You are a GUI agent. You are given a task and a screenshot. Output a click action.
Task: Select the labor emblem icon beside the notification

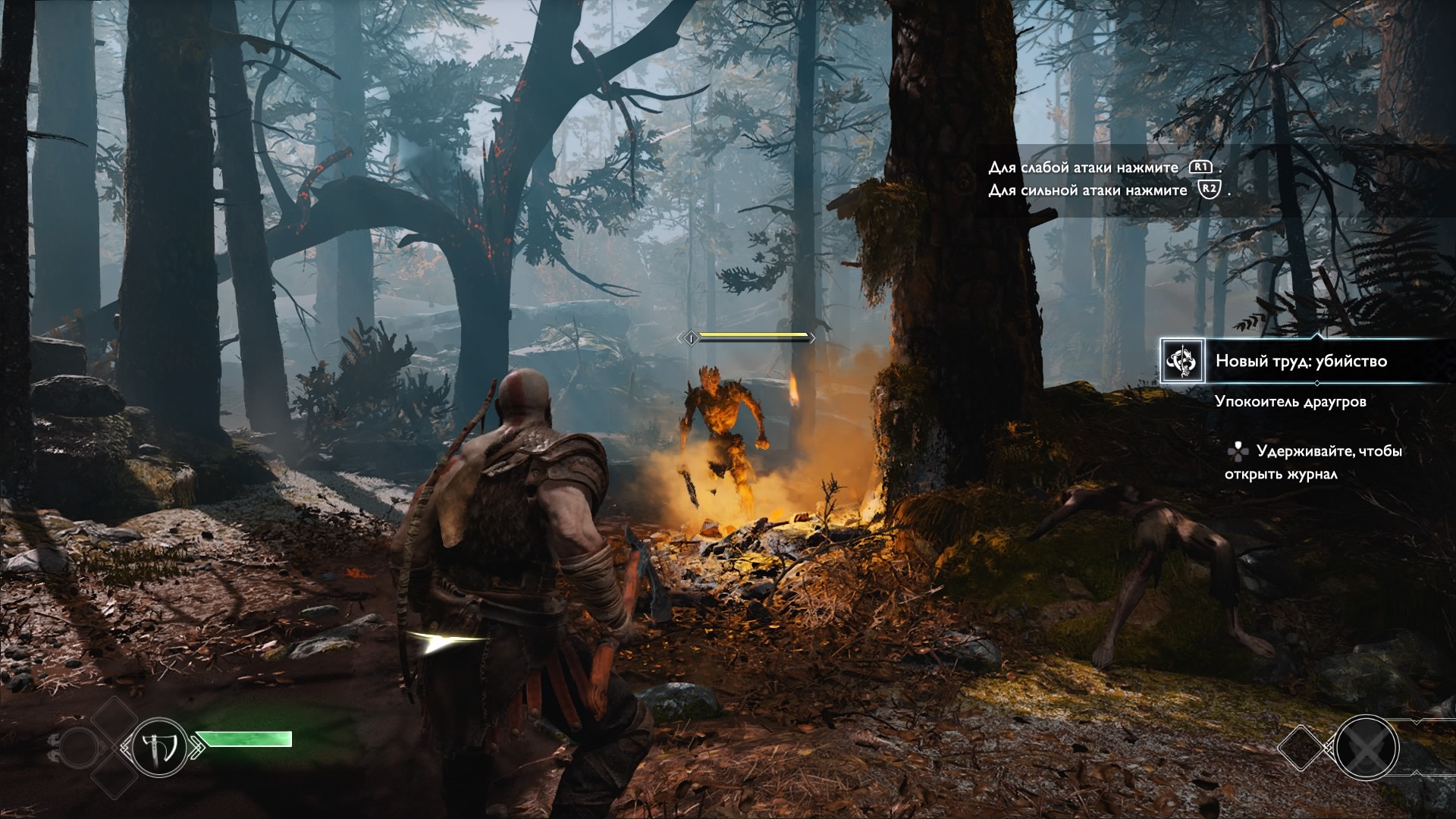click(1182, 361)
